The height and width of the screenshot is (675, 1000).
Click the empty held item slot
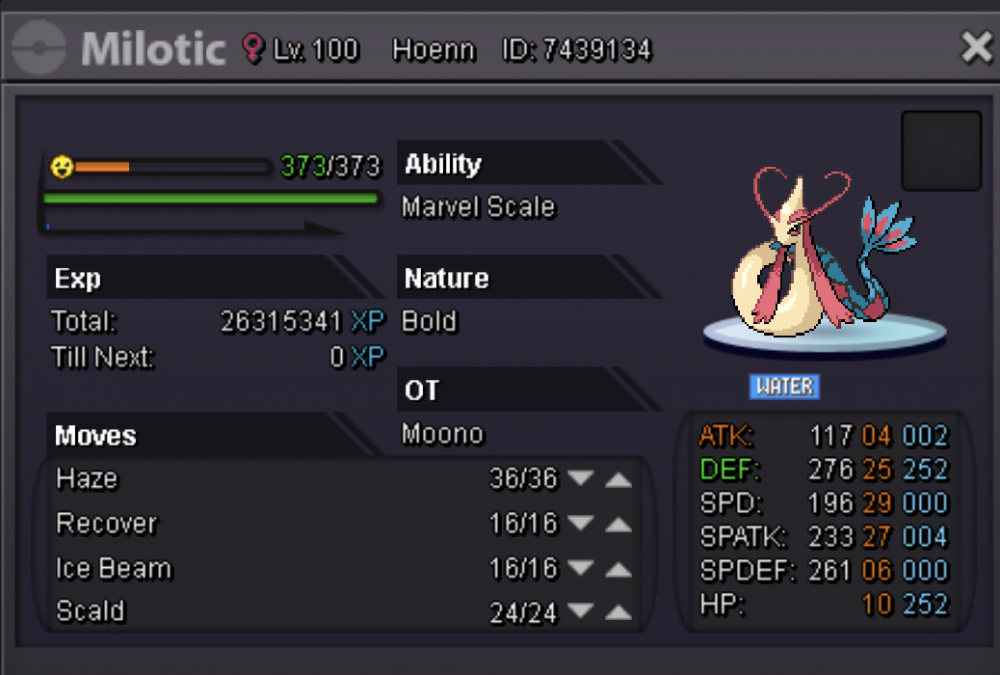click(x=941, y=151)
